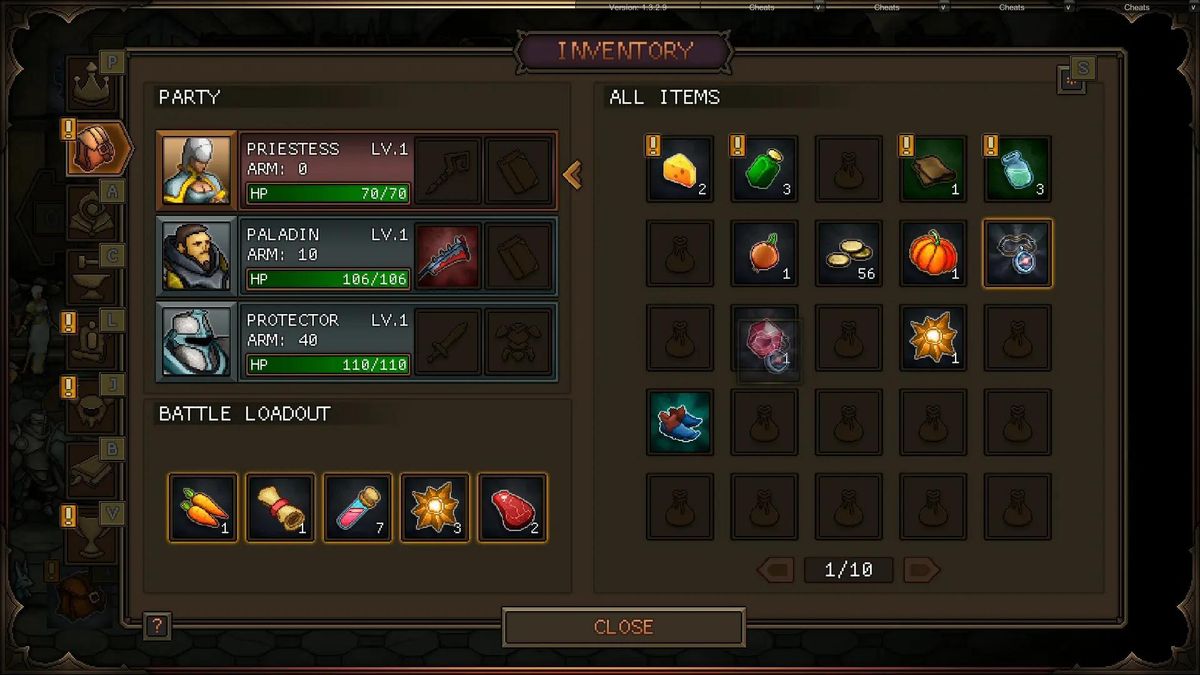Select the blue boots item
Image resolution: width=1200 pixels, height=675 pixels.
point(680,422)
